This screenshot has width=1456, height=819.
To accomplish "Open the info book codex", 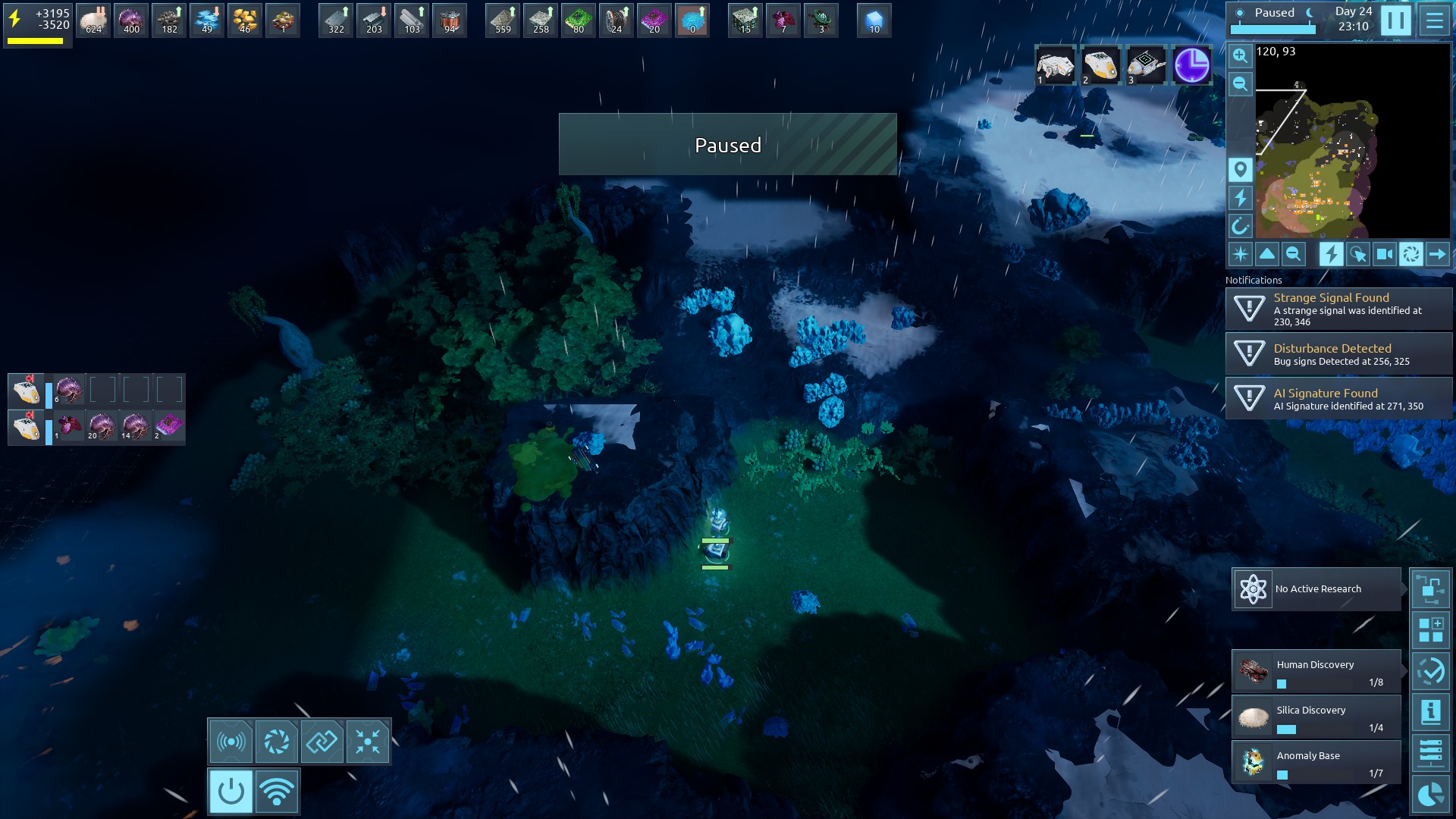I will [1430, 712].
